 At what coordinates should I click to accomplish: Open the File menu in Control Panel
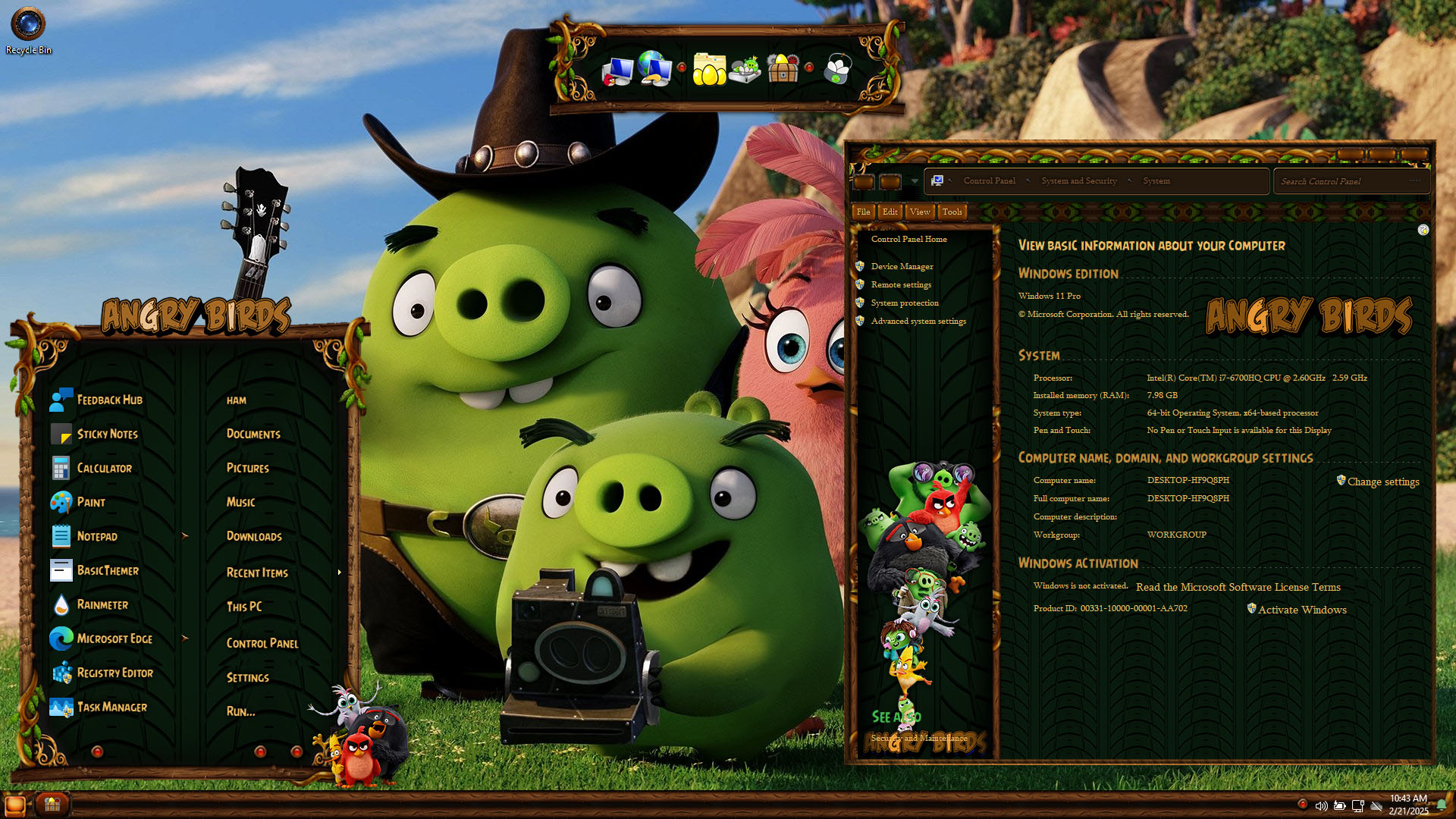click(x=863, y=212)
